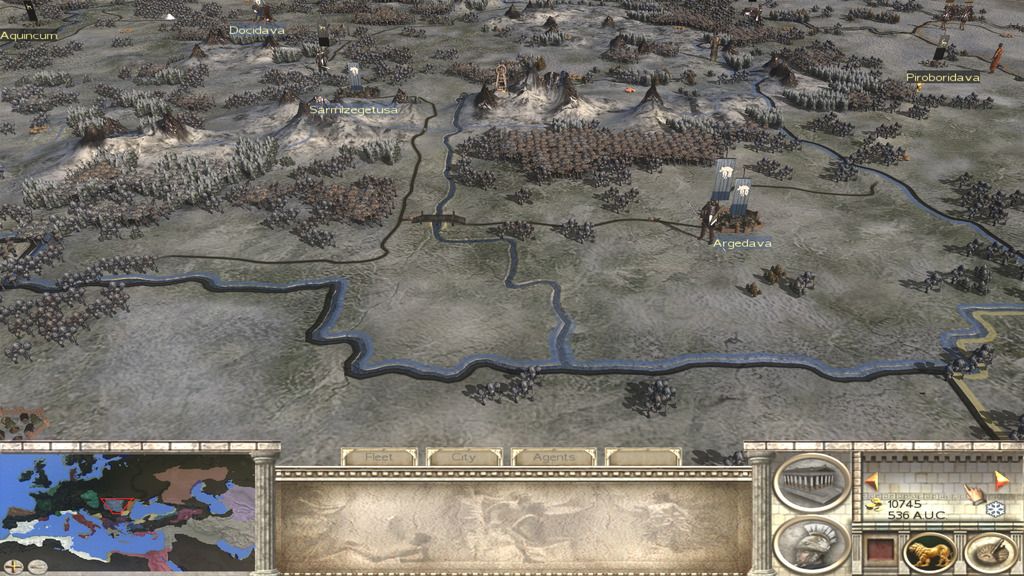Switch to the Fleet tab

[379, 457]
